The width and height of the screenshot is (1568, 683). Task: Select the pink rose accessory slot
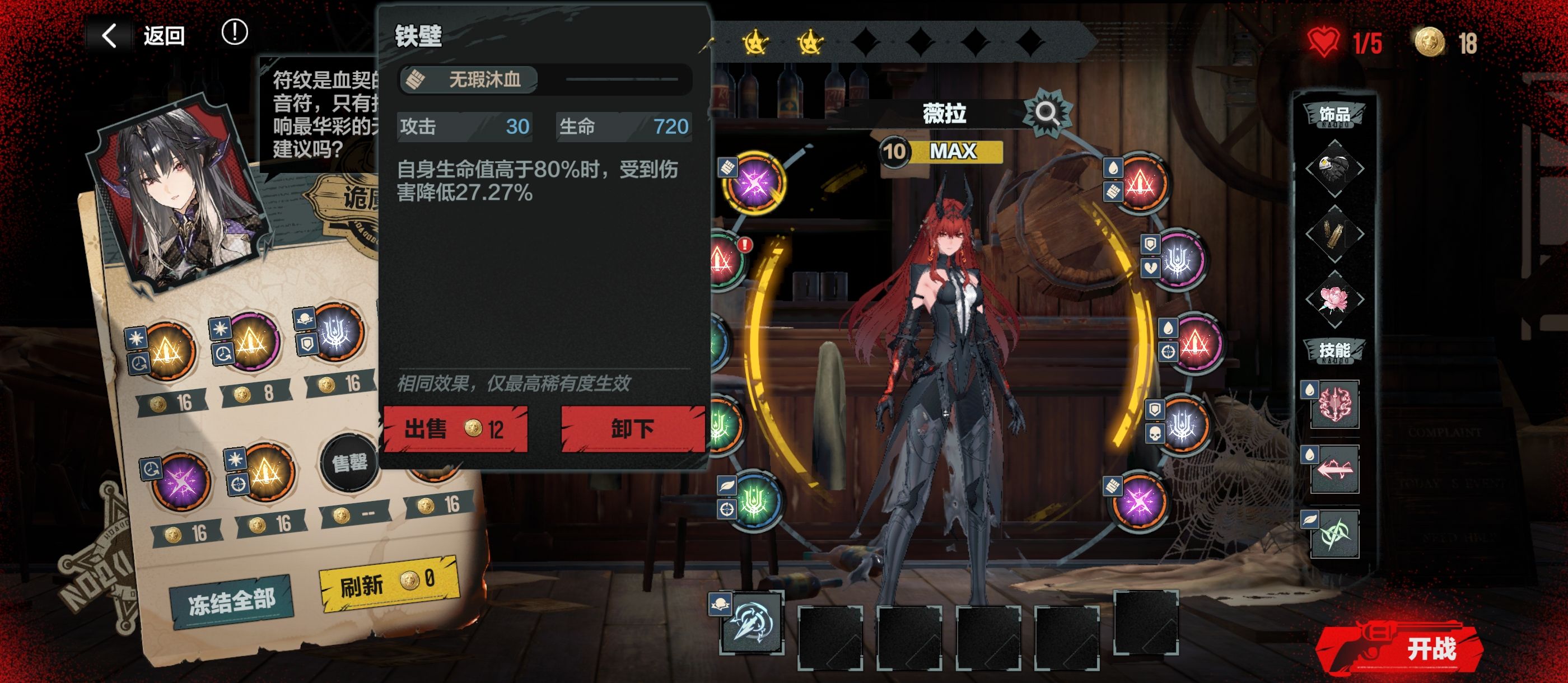[x=1334, y=300]
